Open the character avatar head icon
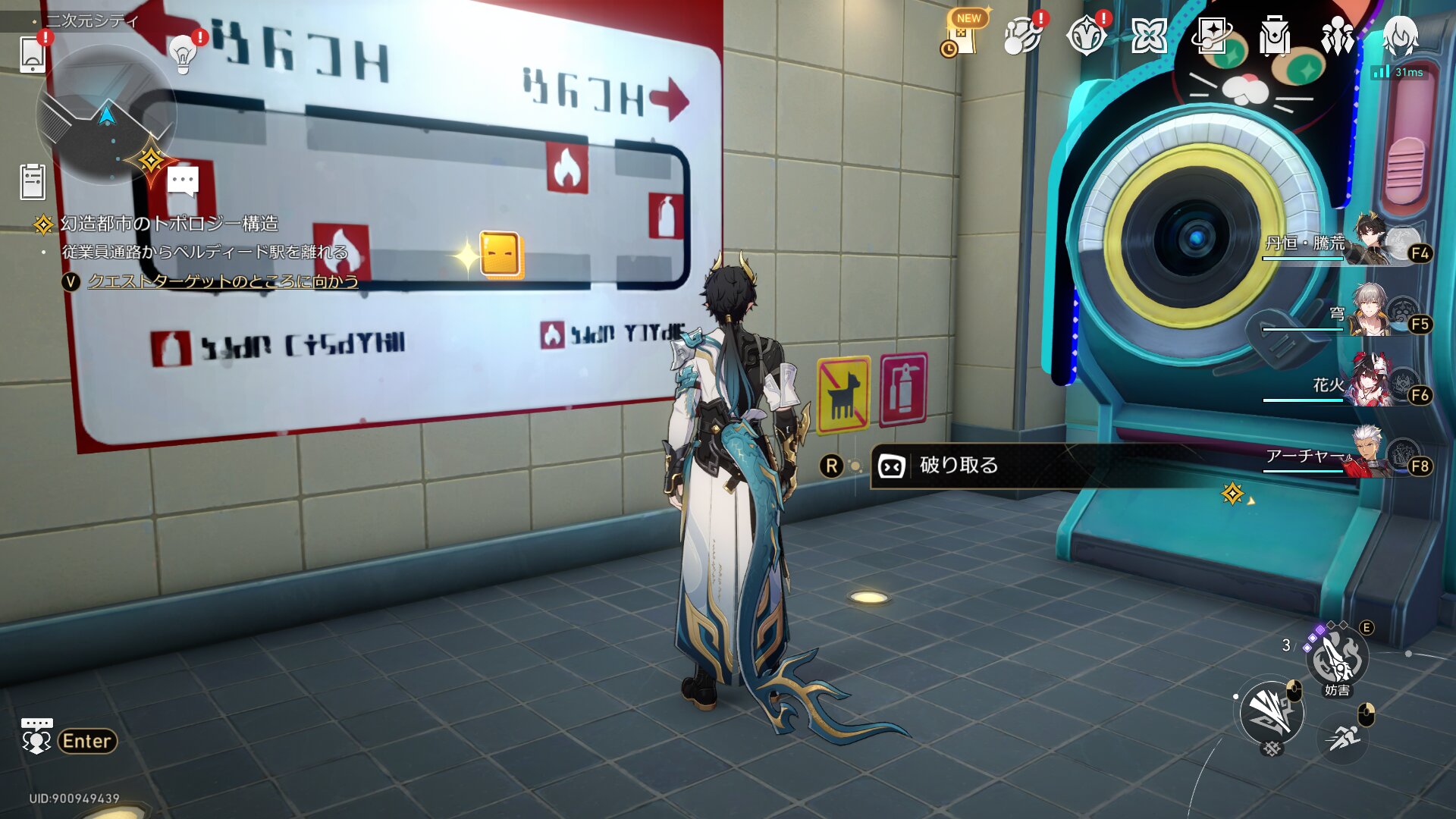 (1400, 36)
